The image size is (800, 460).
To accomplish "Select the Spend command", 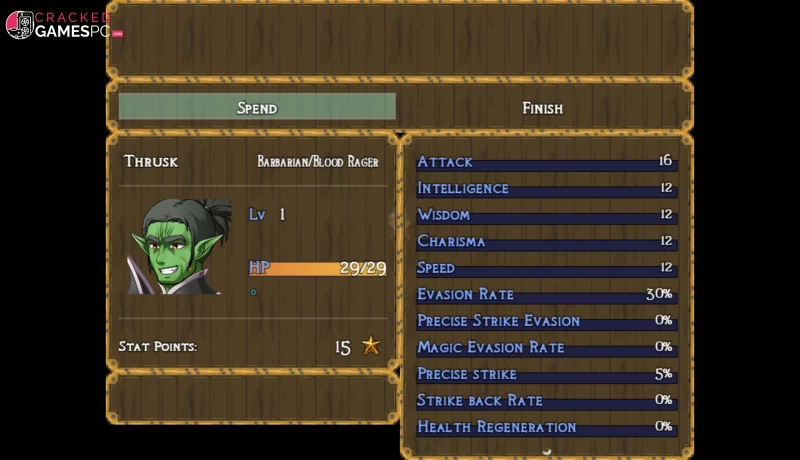I will (257, 107).
